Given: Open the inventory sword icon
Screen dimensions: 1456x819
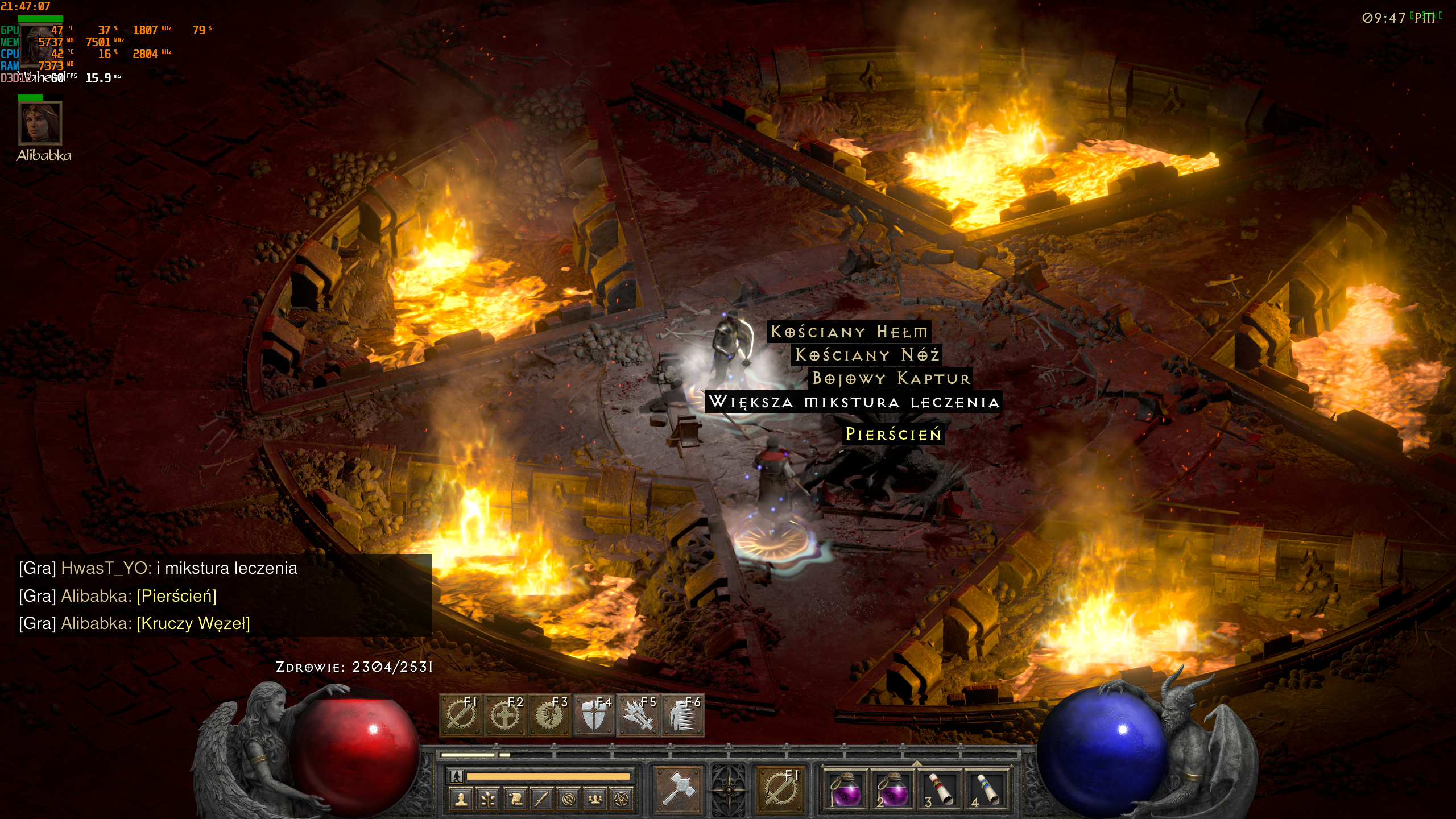Looking at the screenshot, I should tap(541, 800).
